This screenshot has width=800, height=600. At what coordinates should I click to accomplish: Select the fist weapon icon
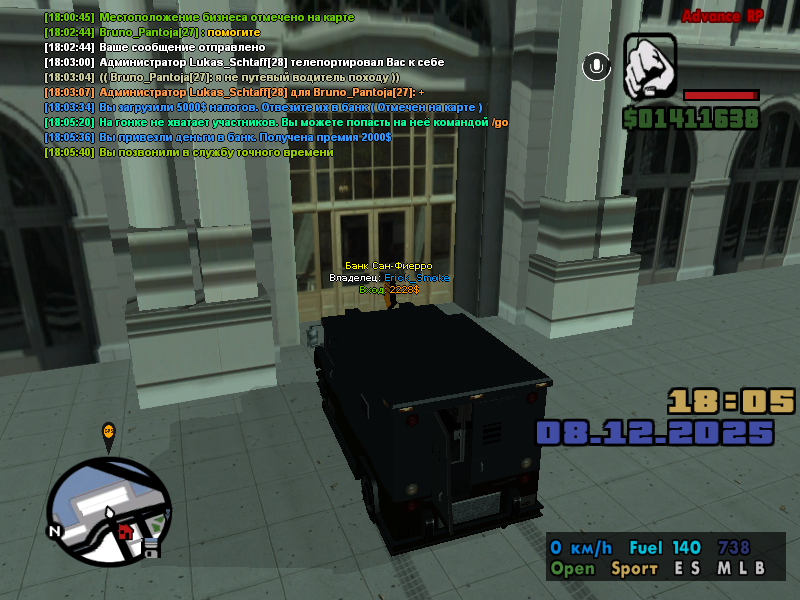[x=650, y=66]
